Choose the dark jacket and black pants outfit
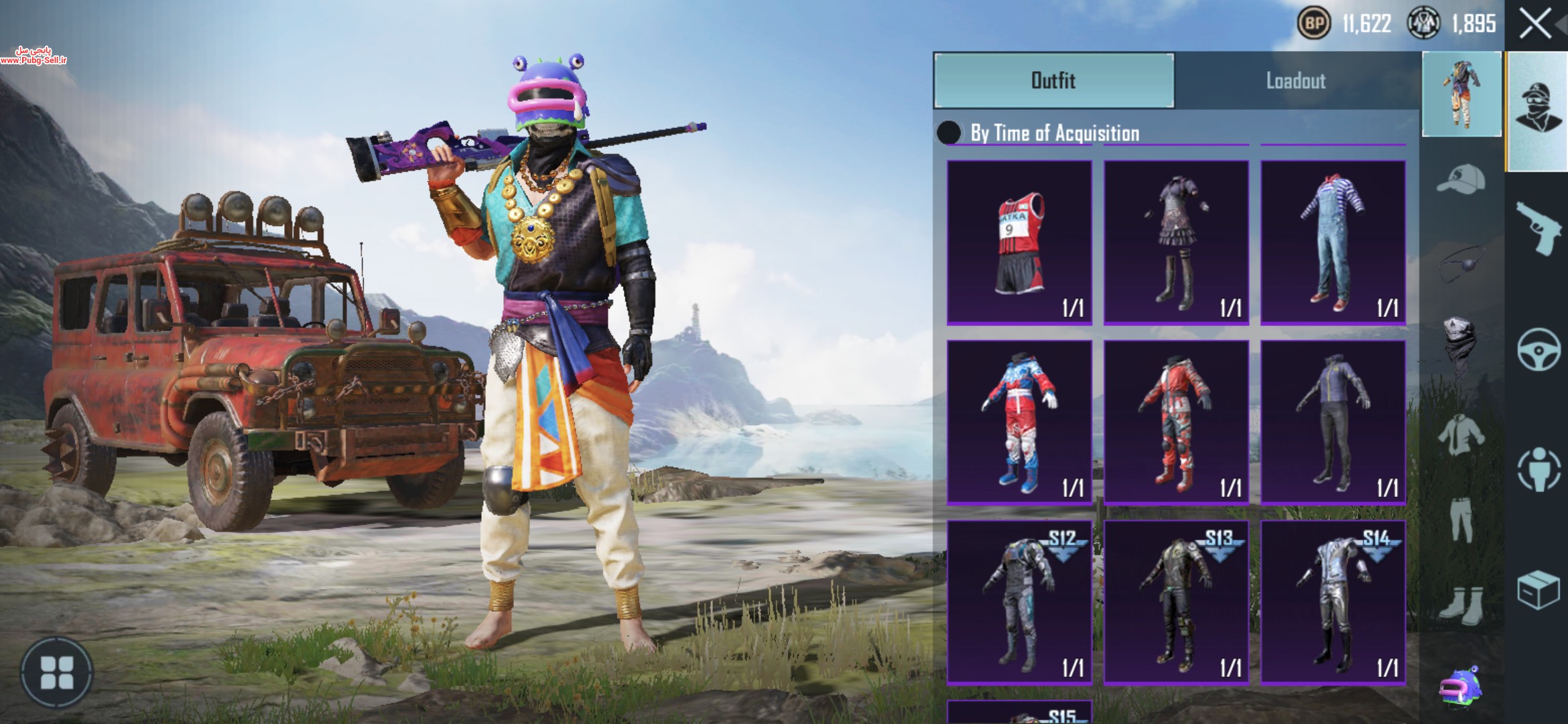The height and width of the screenshot is (724, 1568). [1333, 422]
